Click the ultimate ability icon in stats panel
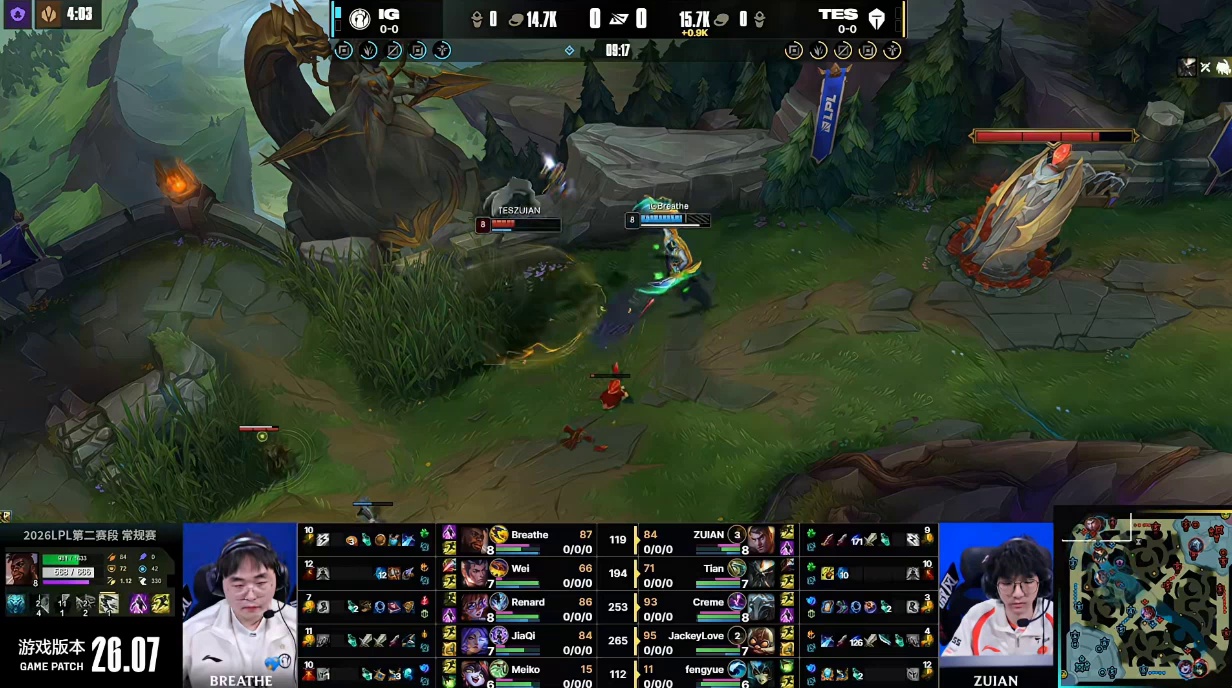1232x688 pixels. click(x=108, y=602)
